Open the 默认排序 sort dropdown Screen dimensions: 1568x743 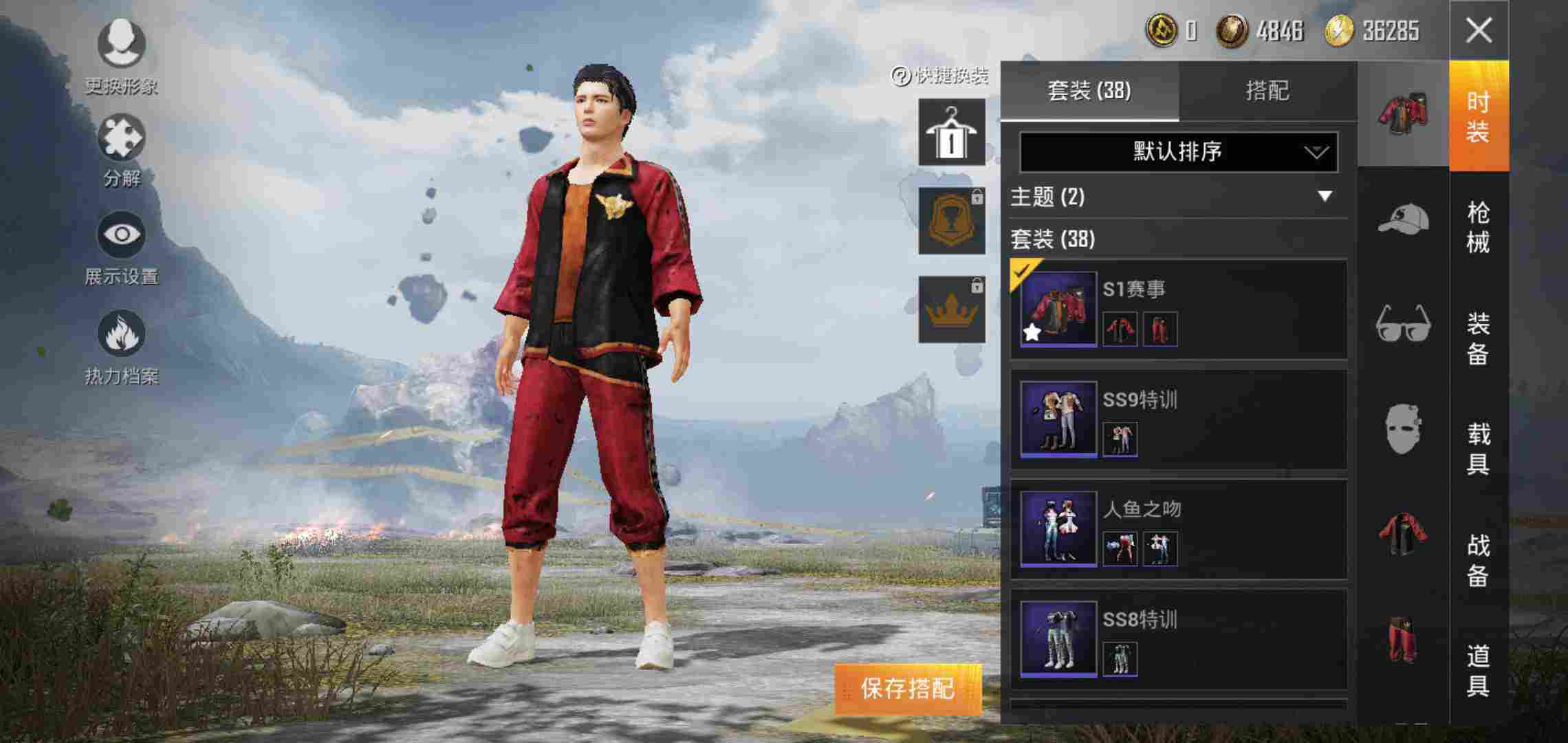(1178, 151)
